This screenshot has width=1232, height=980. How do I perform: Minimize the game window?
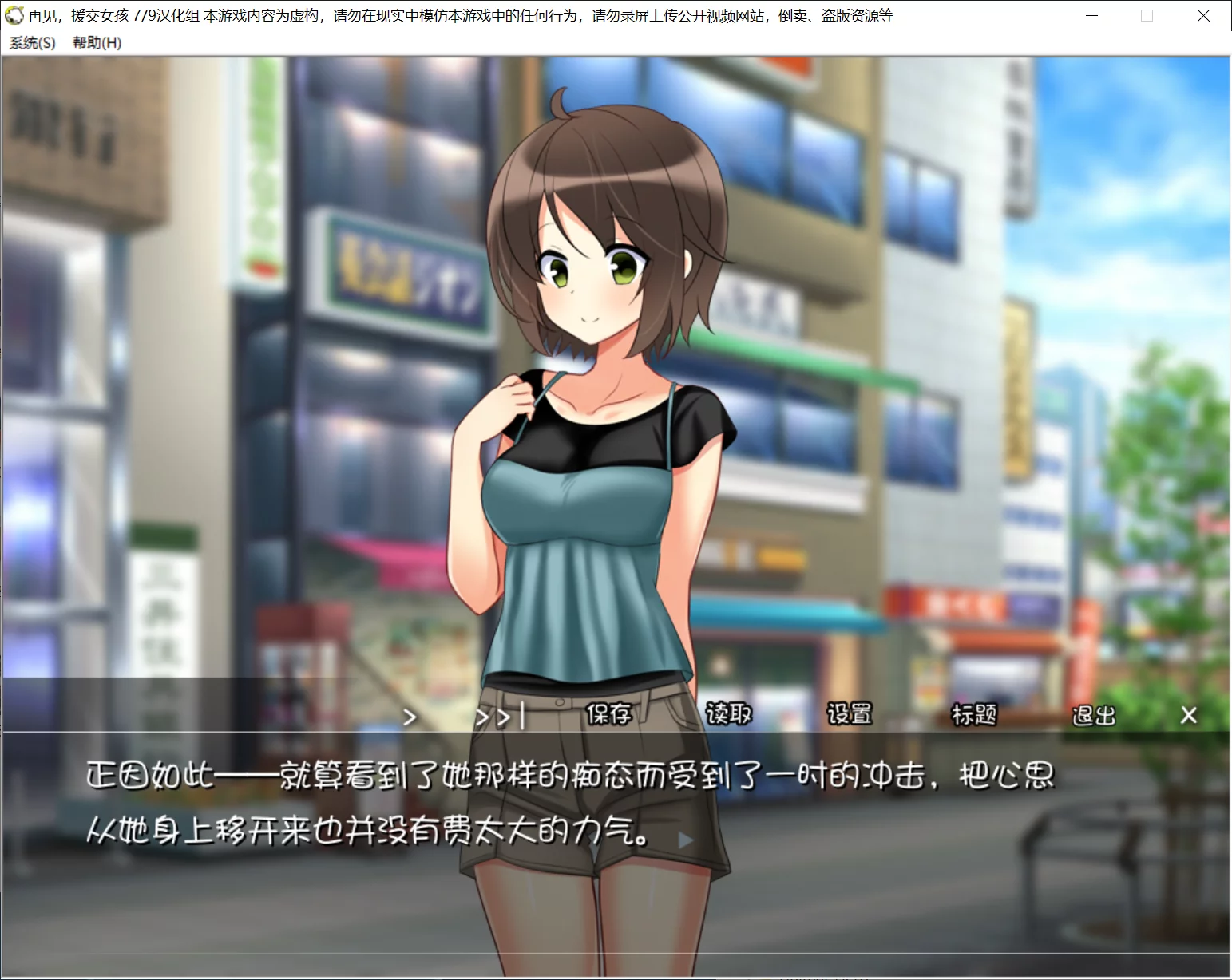(1091, 15)
